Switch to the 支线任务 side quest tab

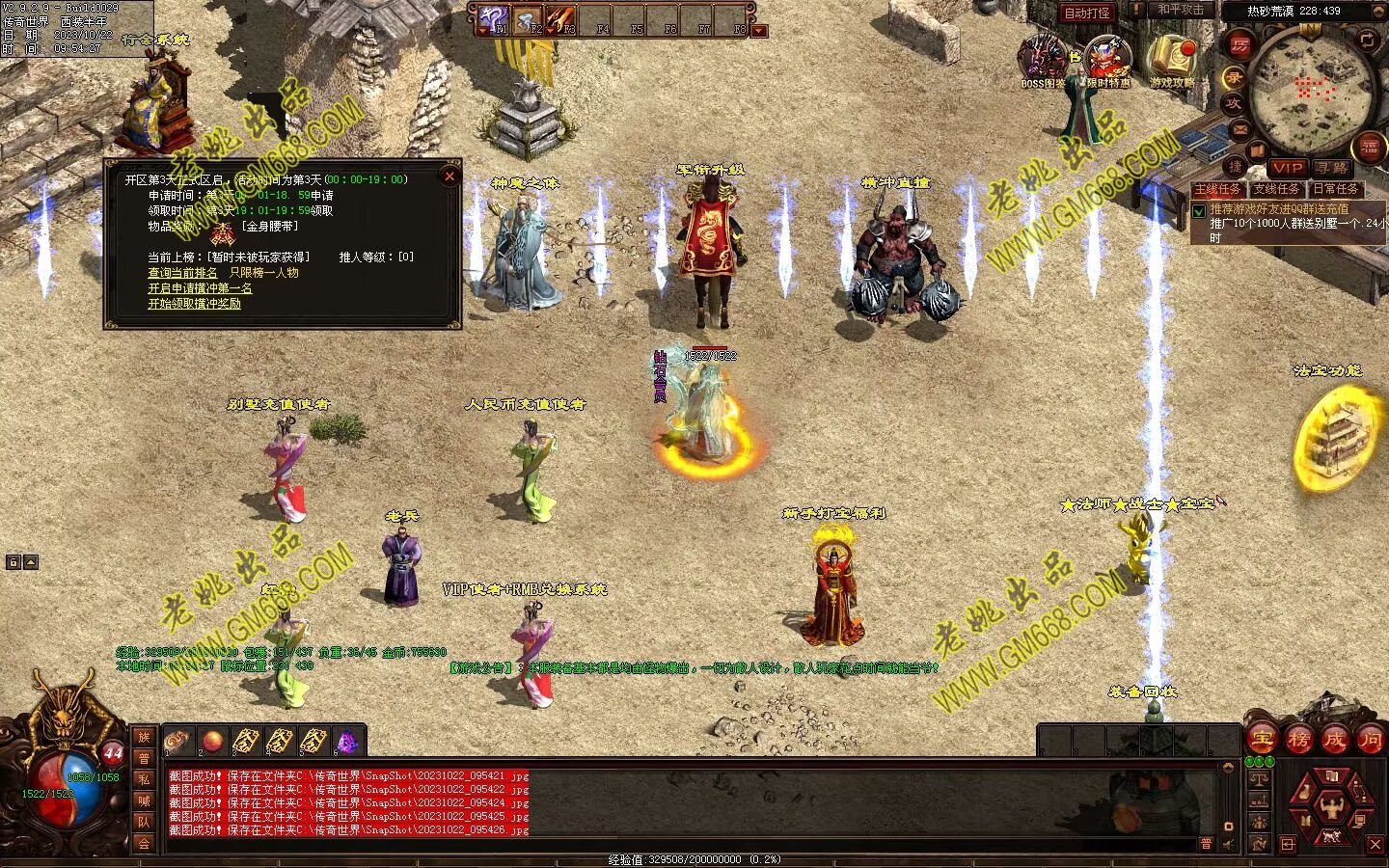[x=1276, y=189]
